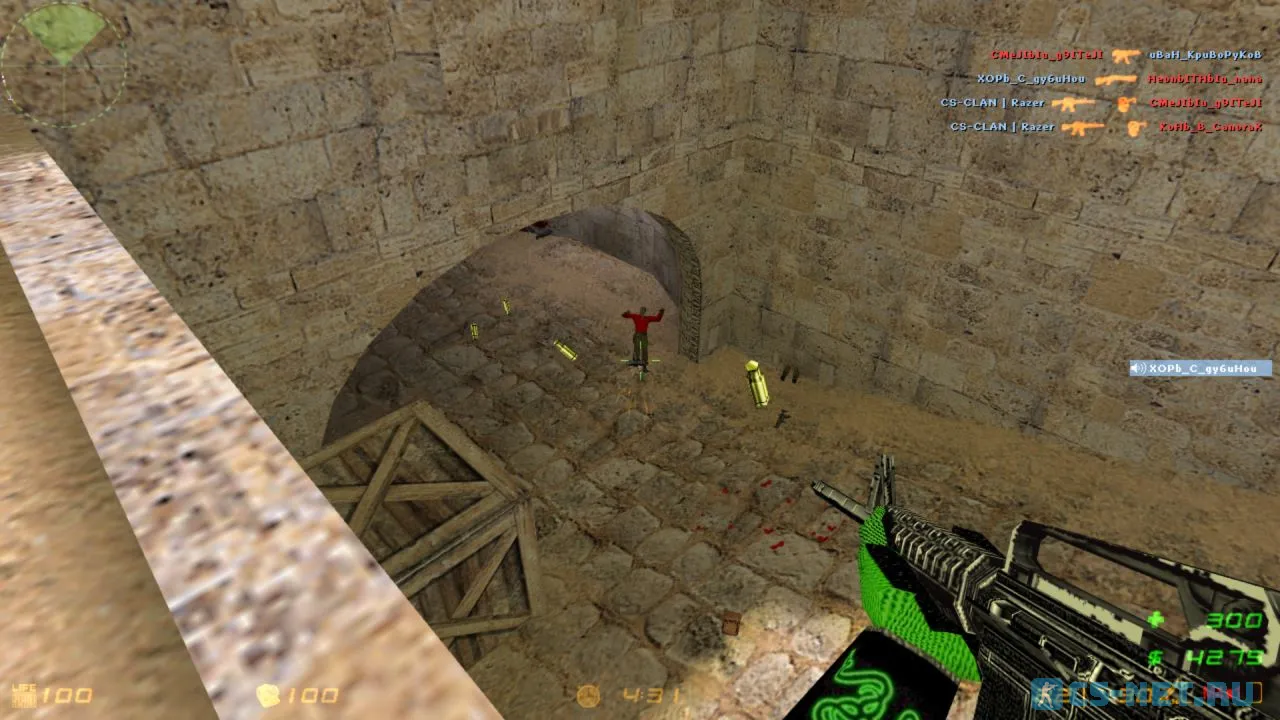Select the KoHb_B_CanoraX entry in the kill feed
Screen dimensions: 1280x720
[1212, 128]
